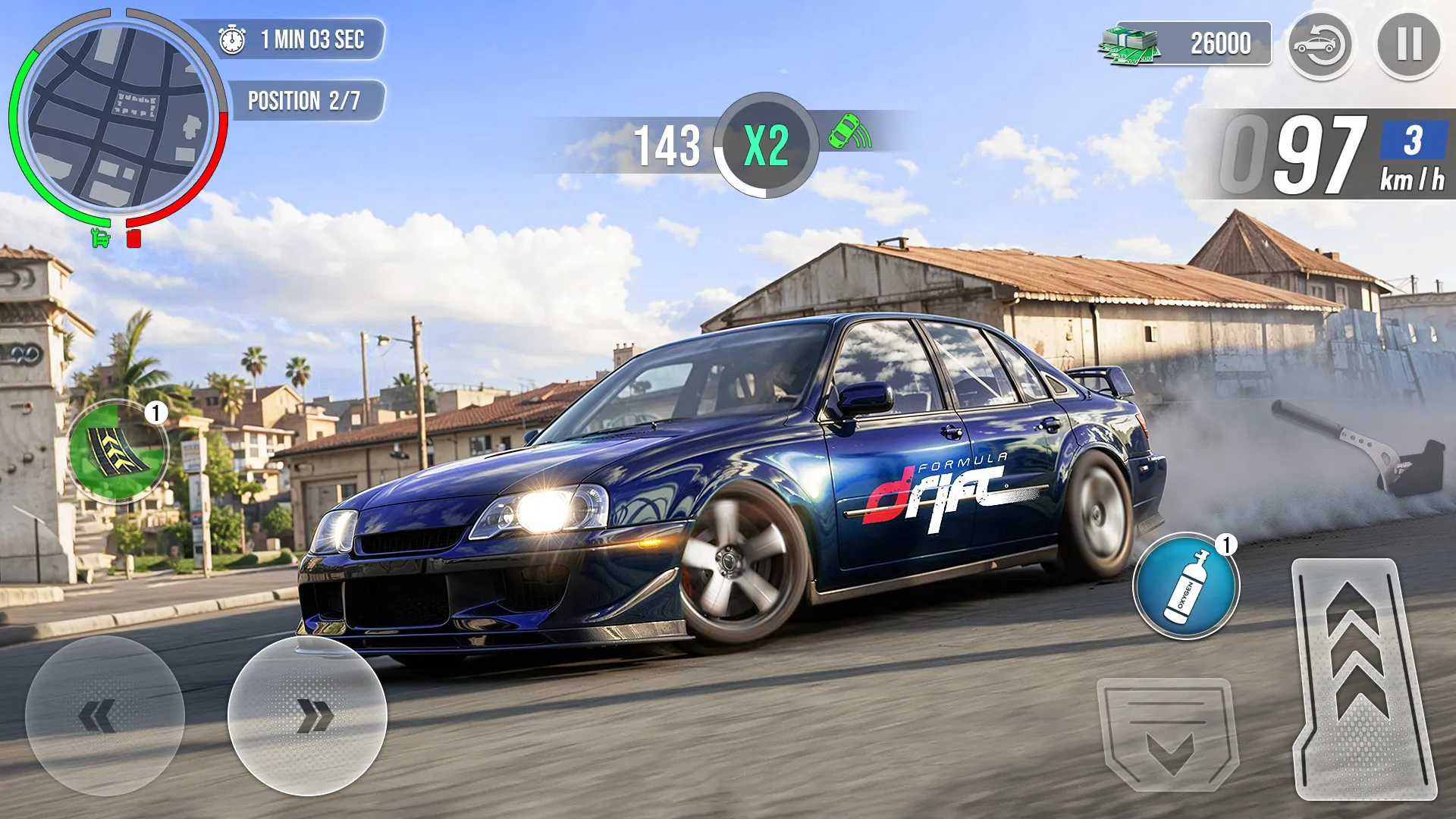Tap the X2 multiplier badge
1456x819 pixels.
[767, 143]
